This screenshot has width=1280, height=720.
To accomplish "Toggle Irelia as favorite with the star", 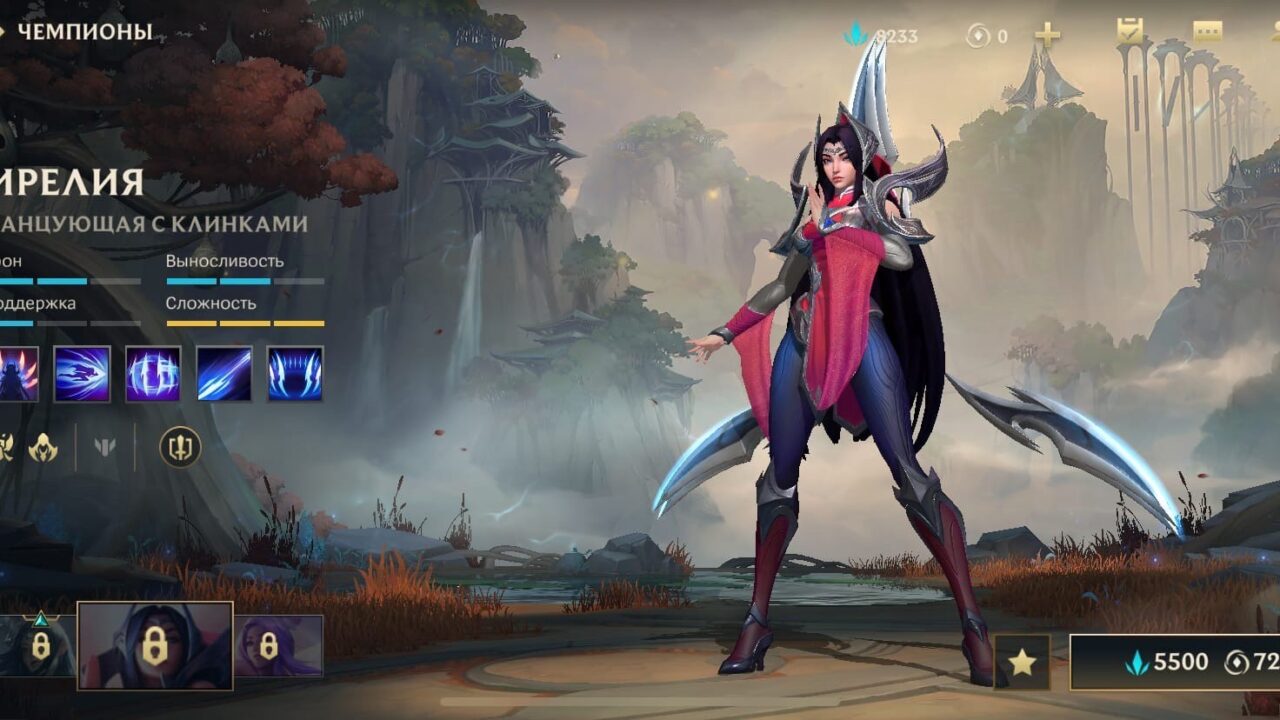I will 1021,659.
